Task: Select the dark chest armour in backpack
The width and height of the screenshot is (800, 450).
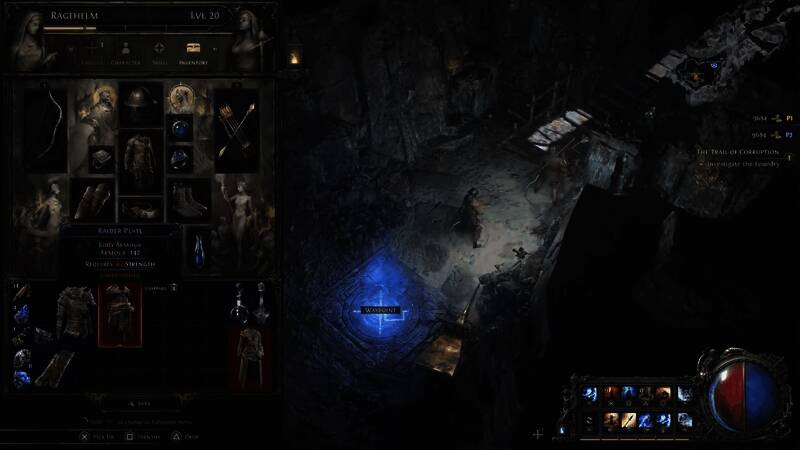Action: (x=75, y=310)
